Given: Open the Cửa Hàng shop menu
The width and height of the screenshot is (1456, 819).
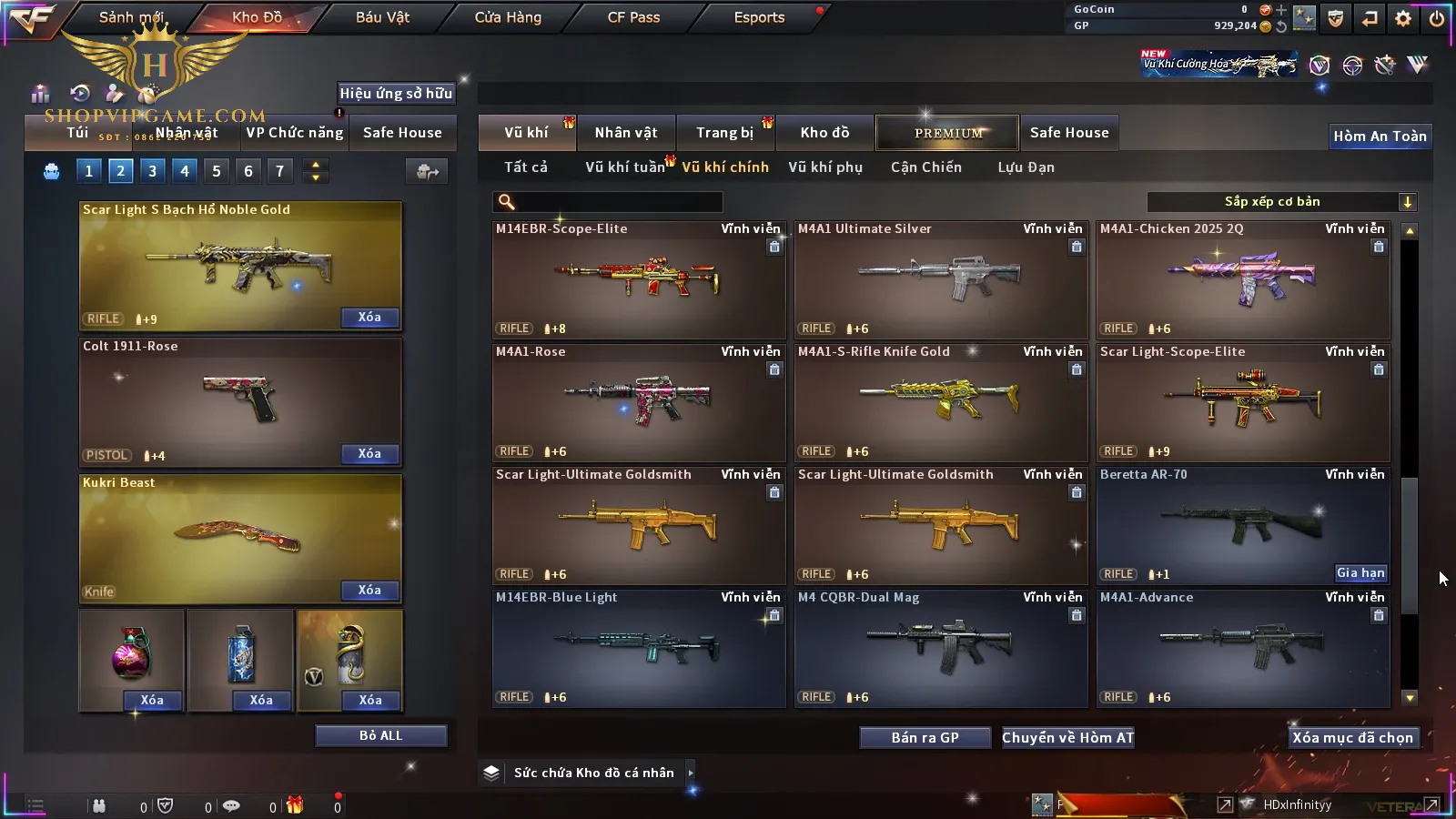Looking at the screenshot, I should (x=508, y=17).
